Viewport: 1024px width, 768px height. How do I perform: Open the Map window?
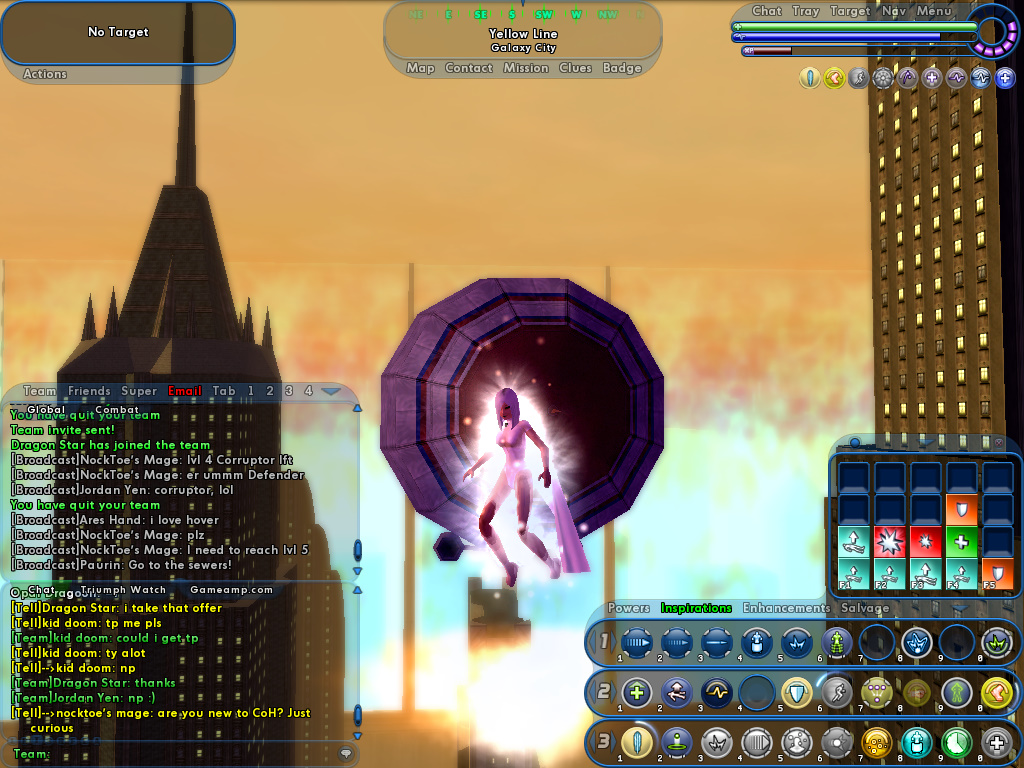point(420,68)
